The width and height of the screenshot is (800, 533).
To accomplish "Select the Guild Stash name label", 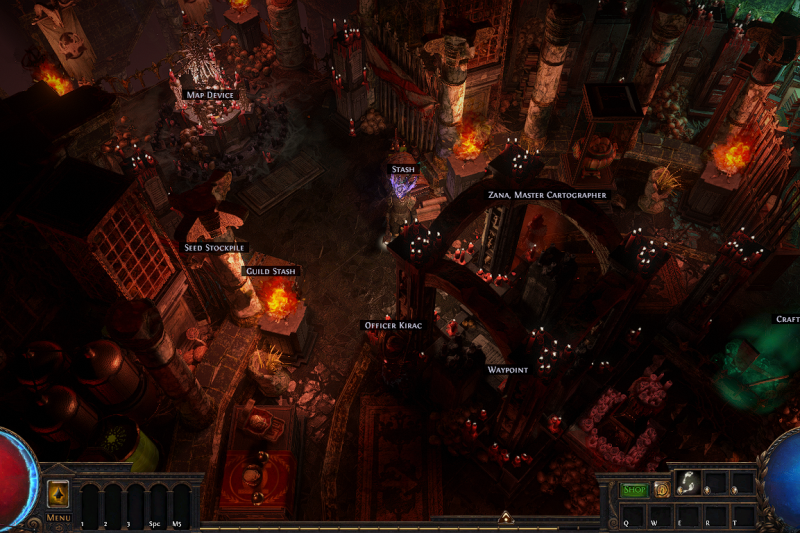I will pos(271,271).
